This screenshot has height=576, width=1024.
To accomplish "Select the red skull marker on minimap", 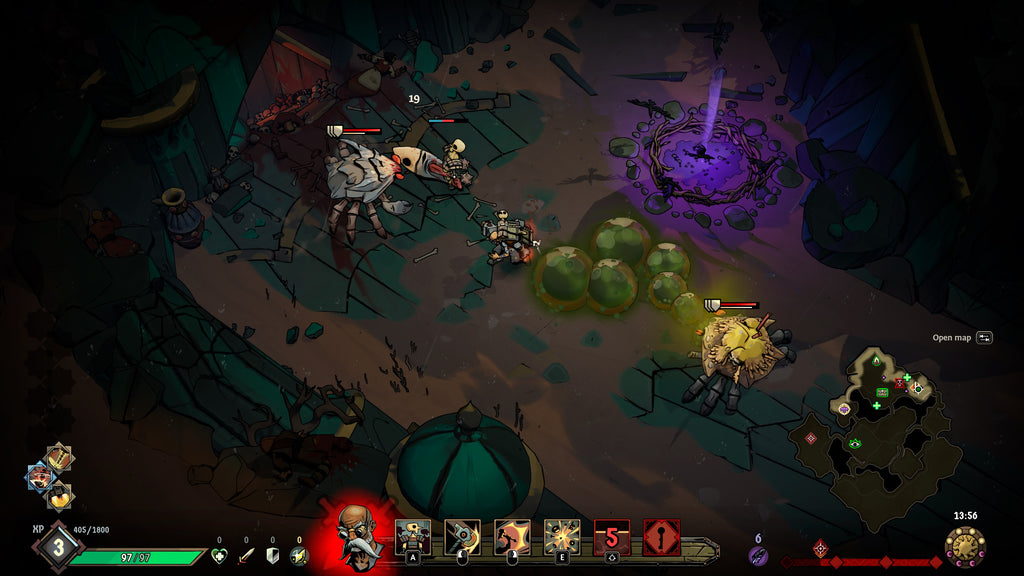I will click(899, 383).
